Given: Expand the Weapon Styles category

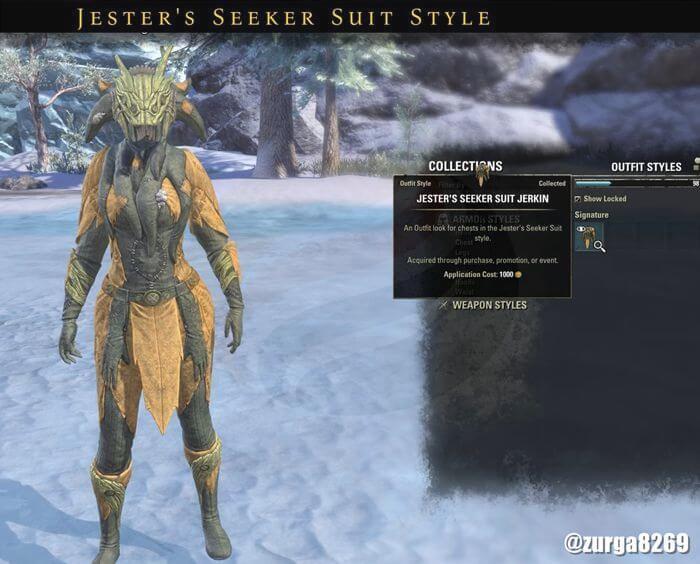Looking at the screenshot, I should point(488,305).
